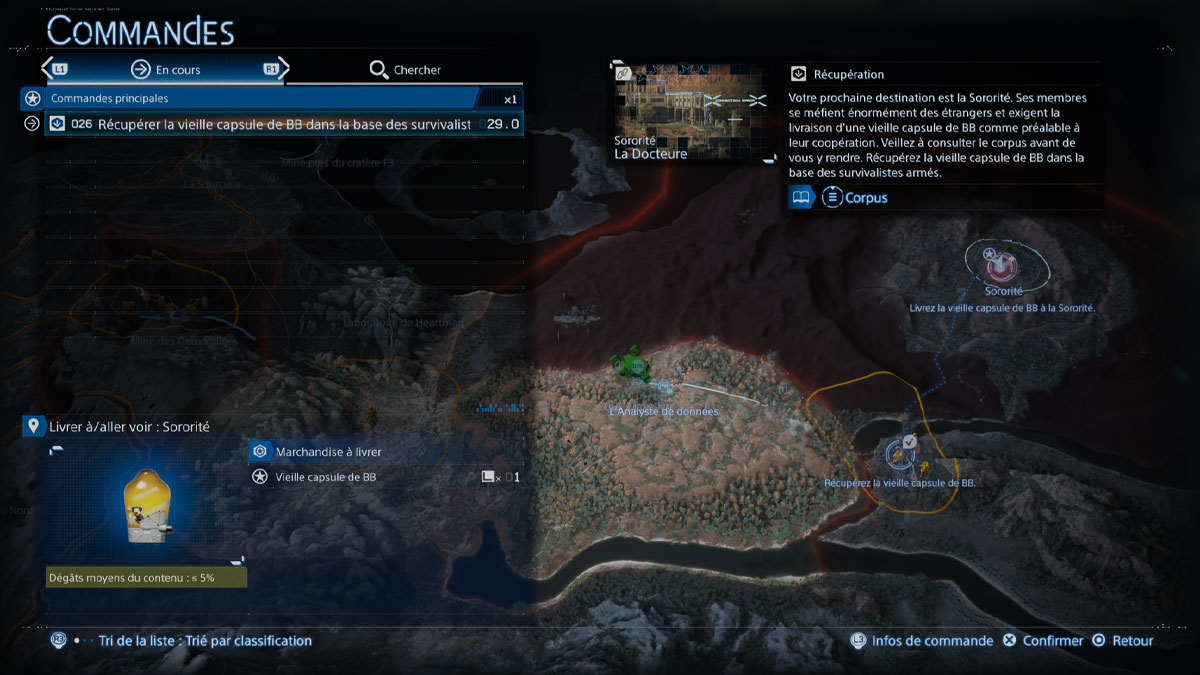Image resolution: width=1200 pixels, height=675 pixels.
Task: Select the Analyste de données map marker
Action: point(632,365)
